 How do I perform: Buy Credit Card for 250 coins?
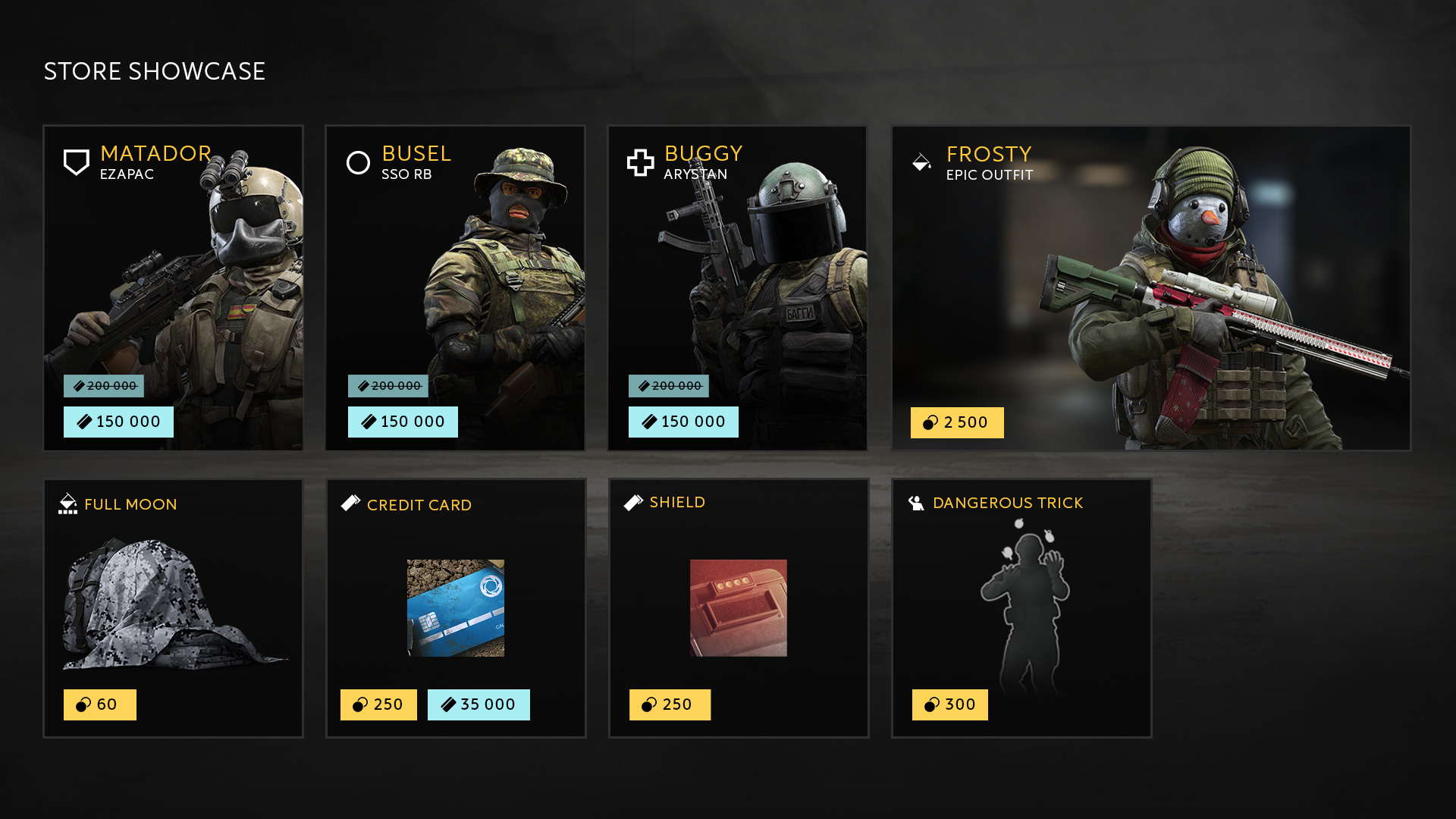(x=378, y=704)
